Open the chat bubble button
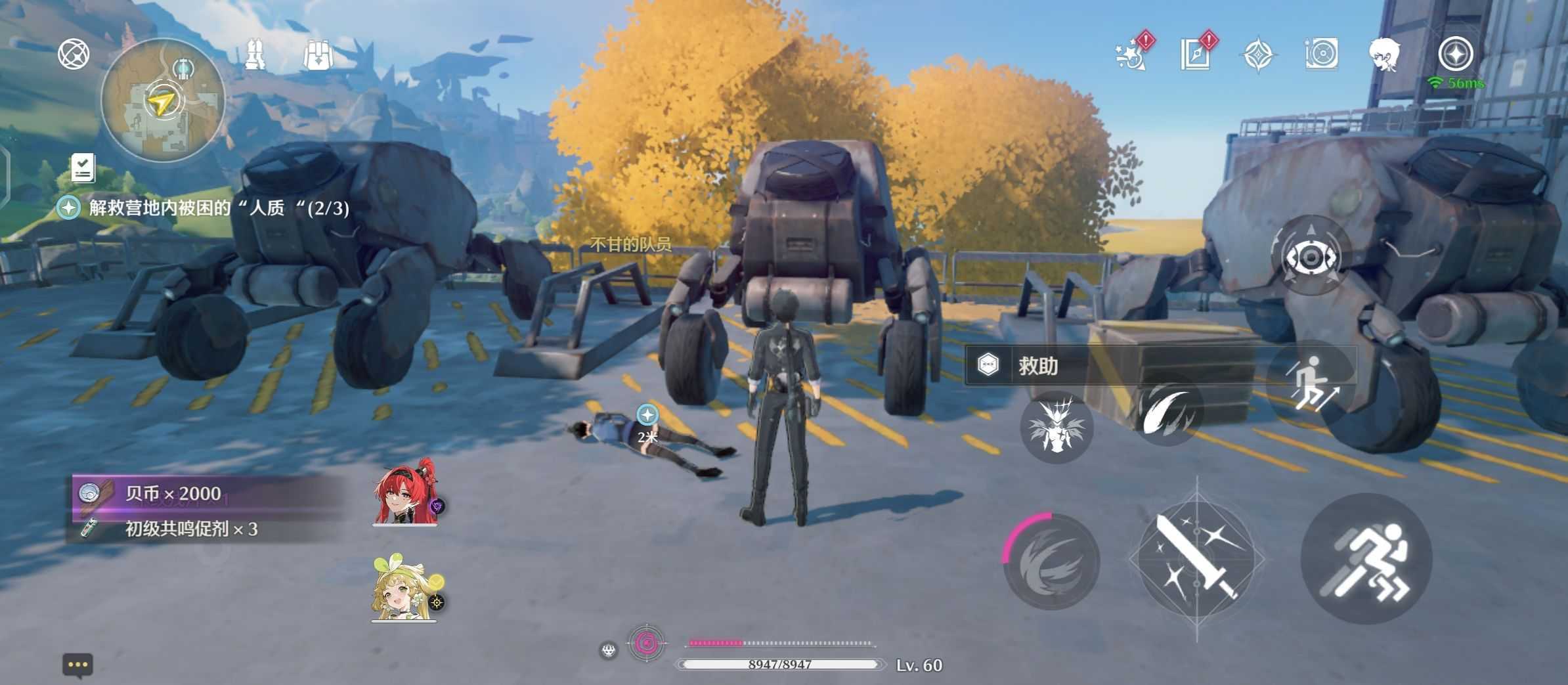This screenshot has height=685, width=1568. point(77,665)
